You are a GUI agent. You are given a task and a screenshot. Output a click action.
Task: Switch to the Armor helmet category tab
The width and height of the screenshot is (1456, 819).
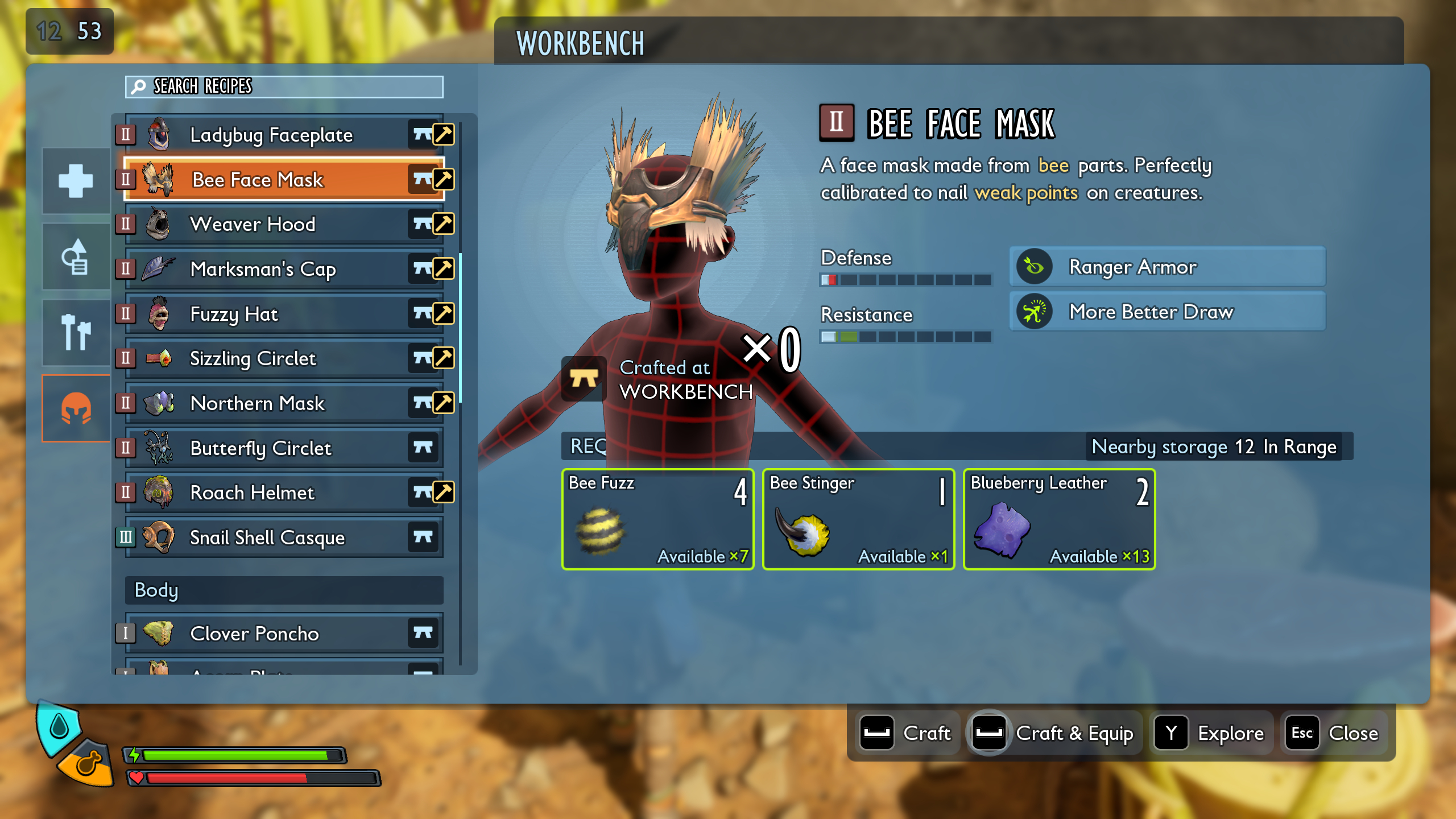coord(76,408)
